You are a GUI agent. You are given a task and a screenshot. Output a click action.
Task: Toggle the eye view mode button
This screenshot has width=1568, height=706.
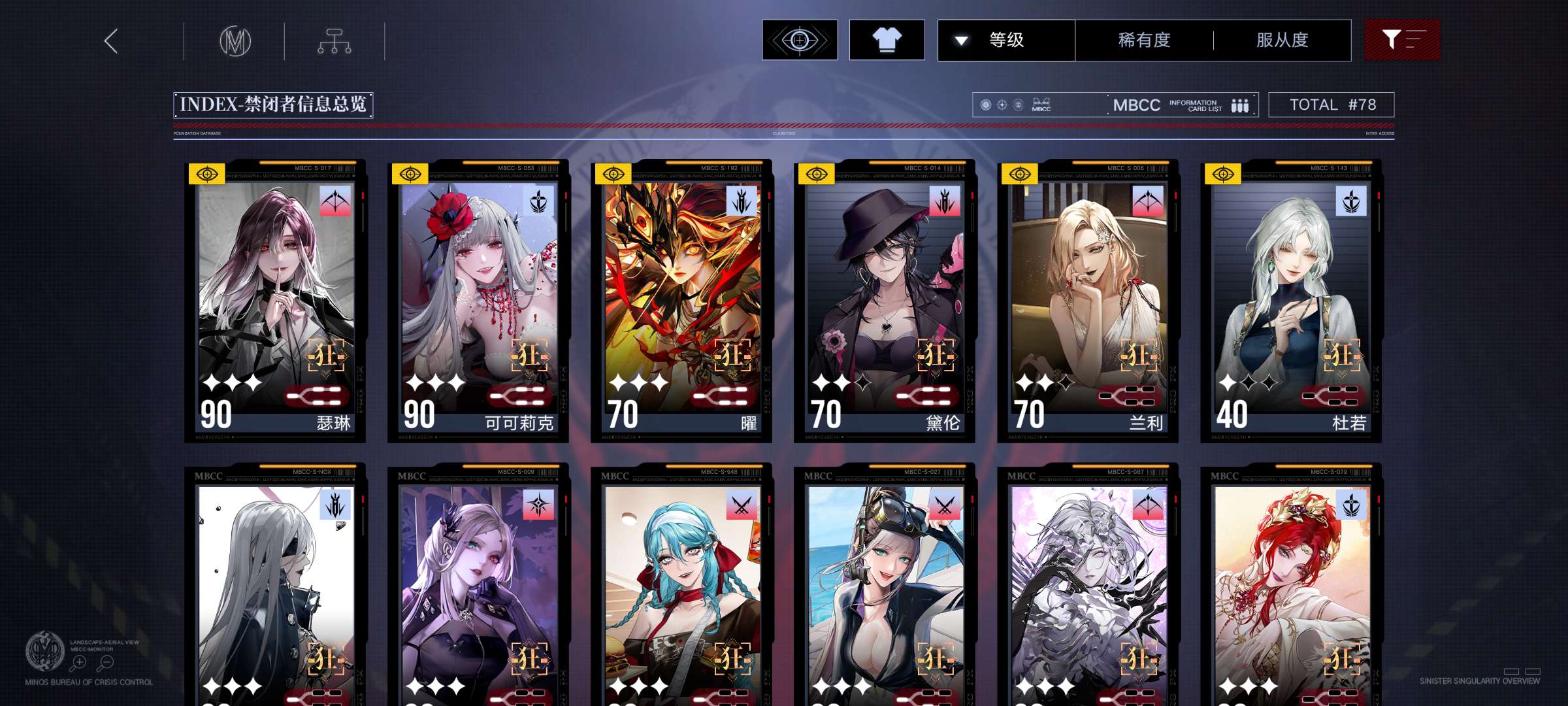800,41
